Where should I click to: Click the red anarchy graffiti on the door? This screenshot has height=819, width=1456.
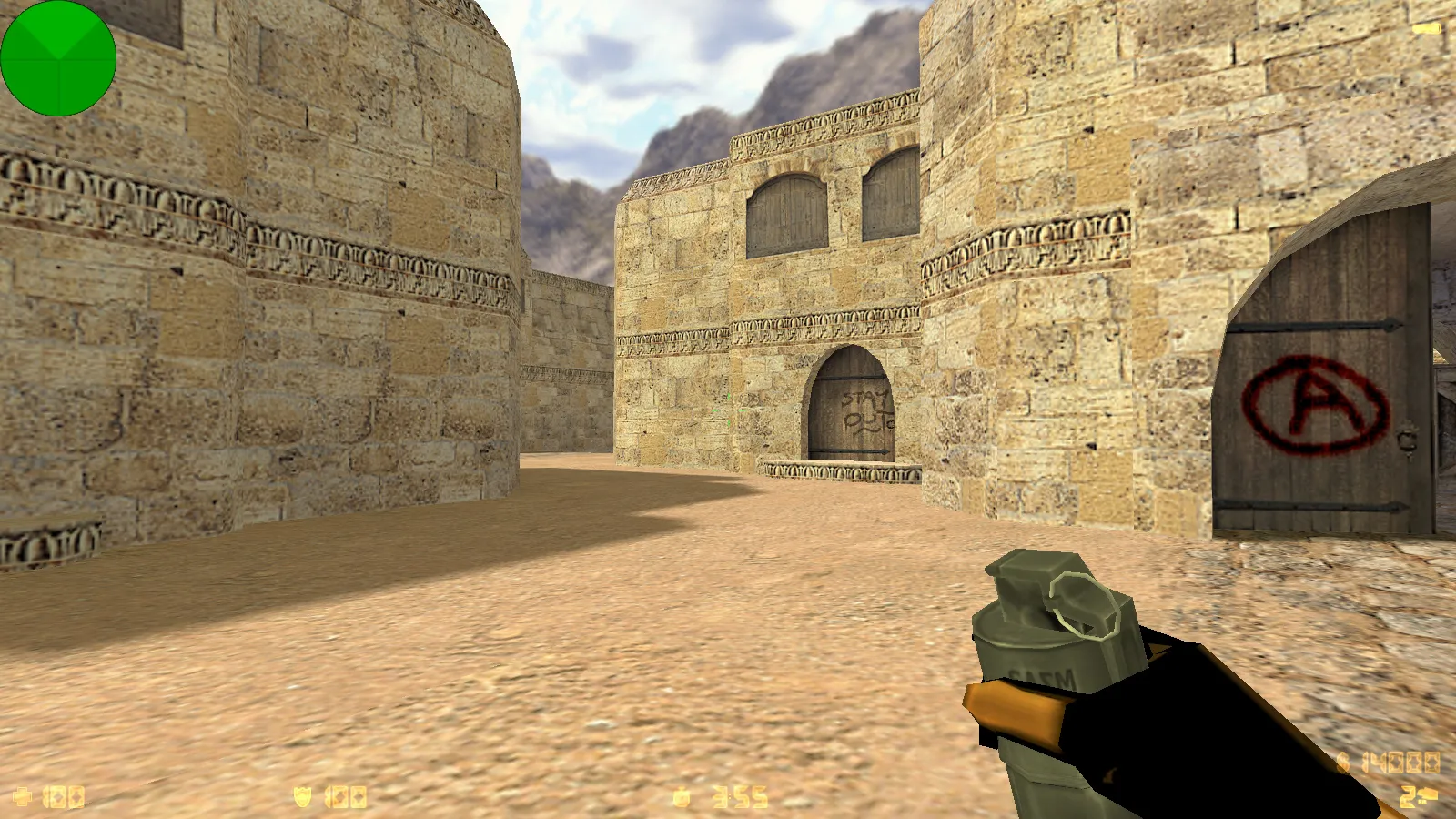point(1311,401)
